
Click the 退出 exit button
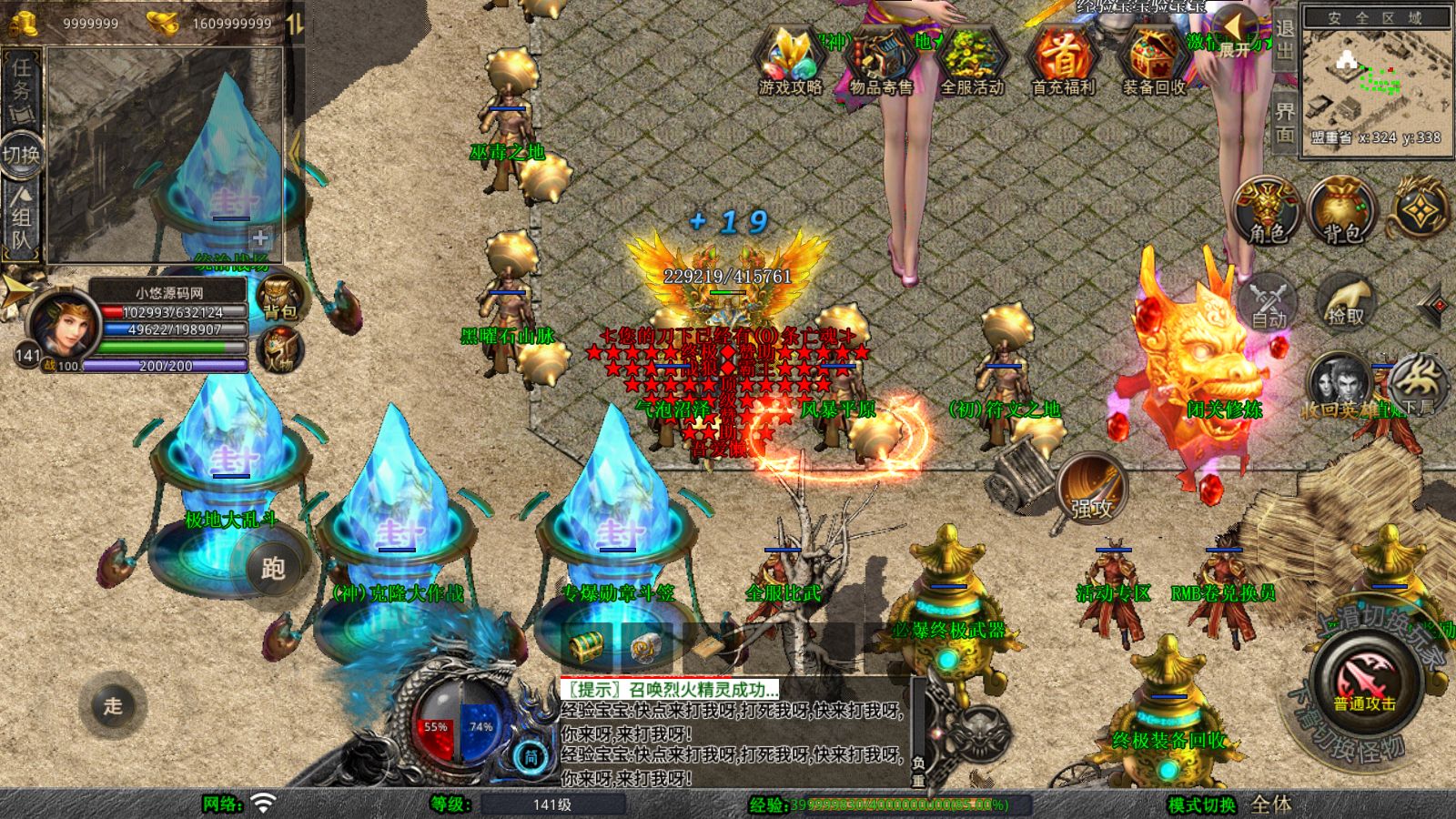pyautogui.click(x=1284, y=40)
